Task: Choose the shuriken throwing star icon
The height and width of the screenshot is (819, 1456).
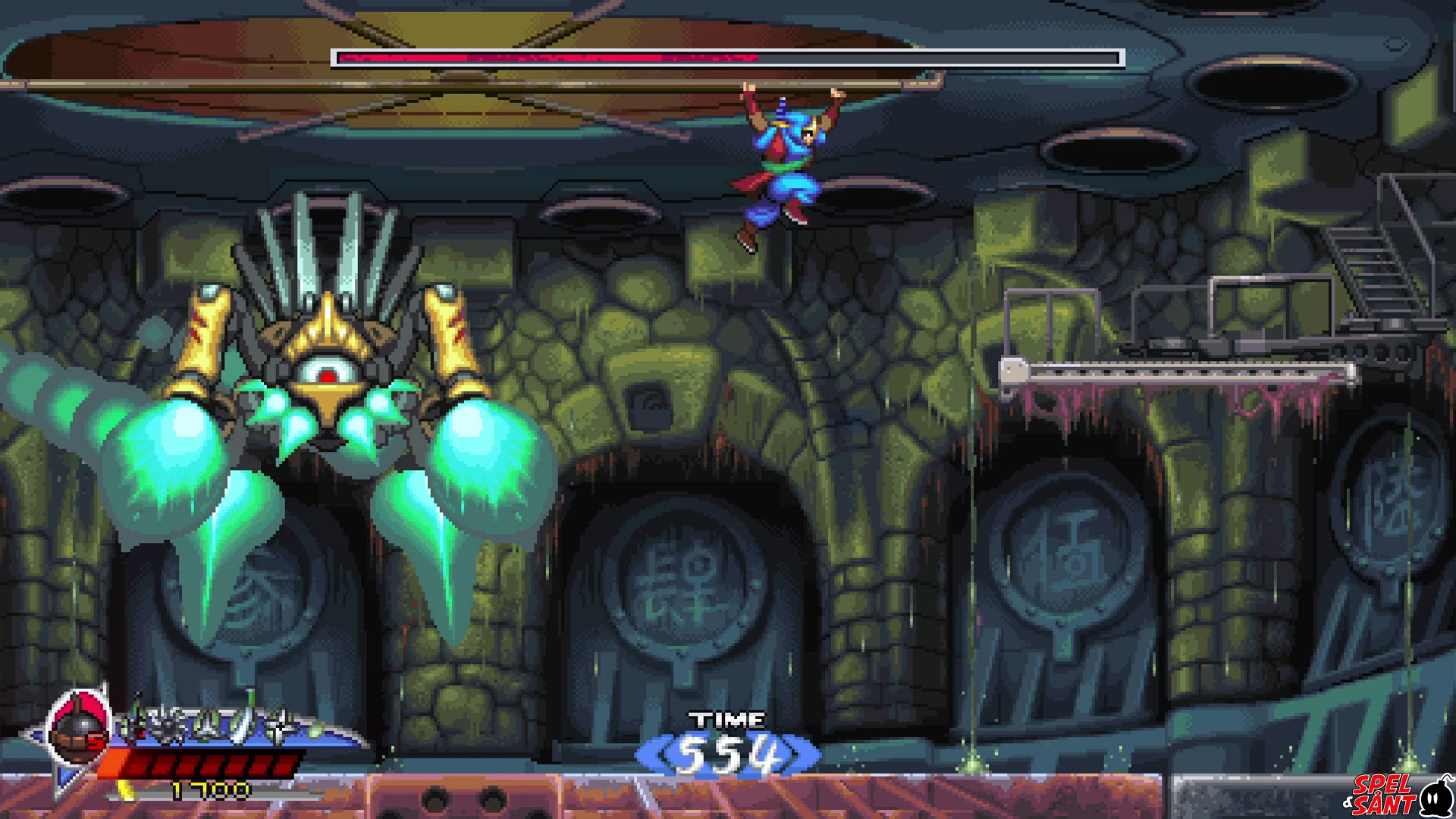Action: point(282,726)
